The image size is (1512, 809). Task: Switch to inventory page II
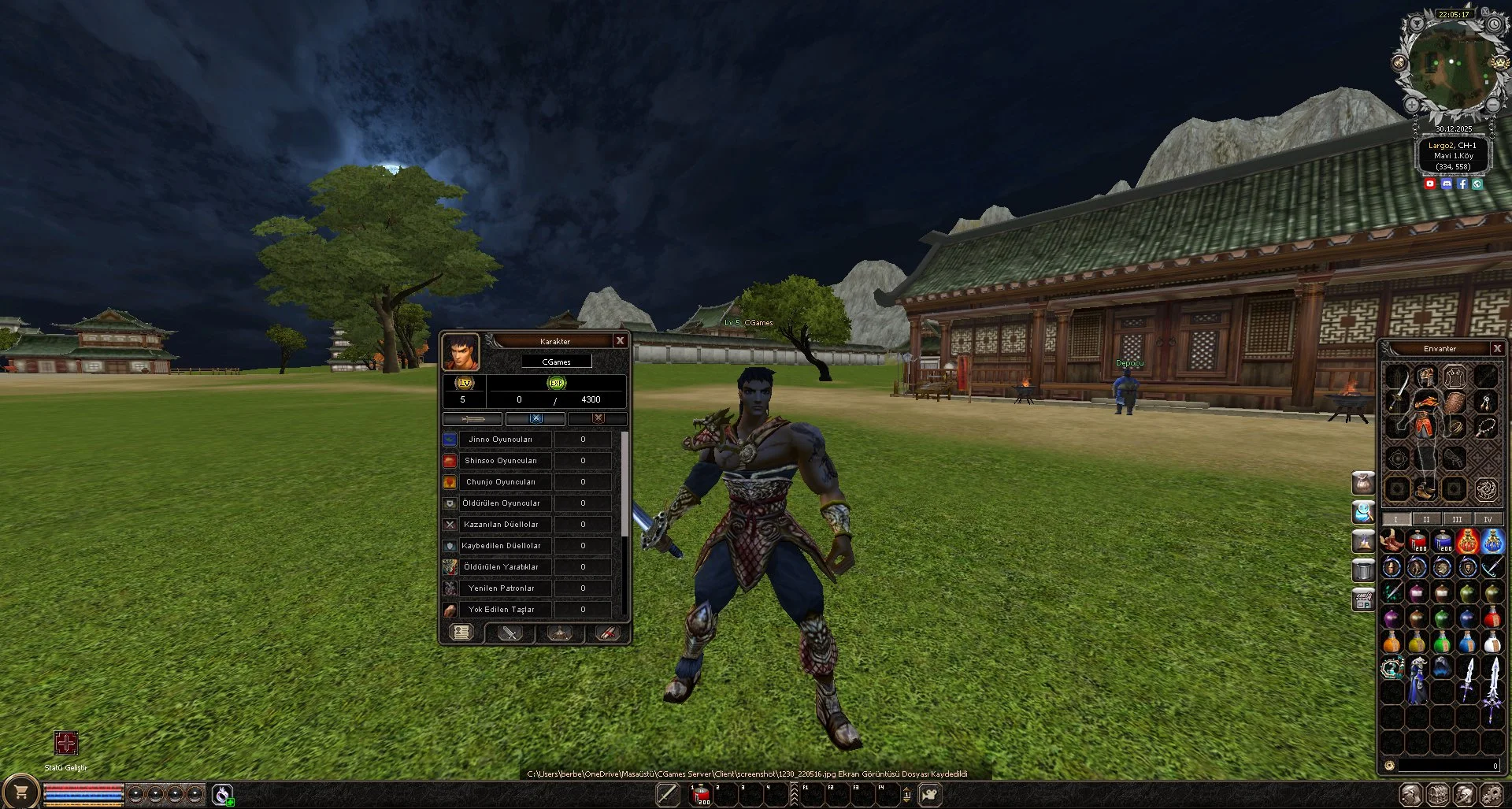tap(1425, 519)
